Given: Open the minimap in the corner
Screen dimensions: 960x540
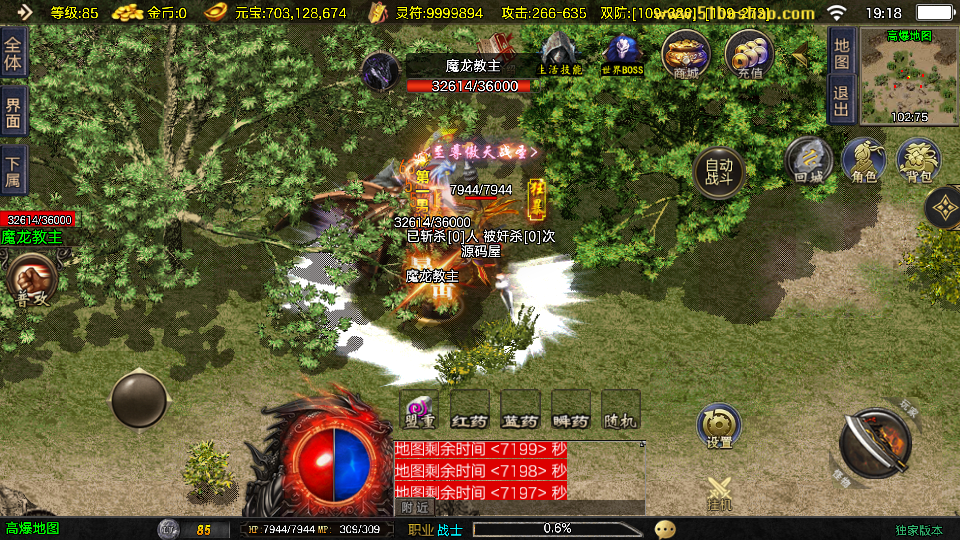Looking at the screenshot, I should [x=908, y=76].
